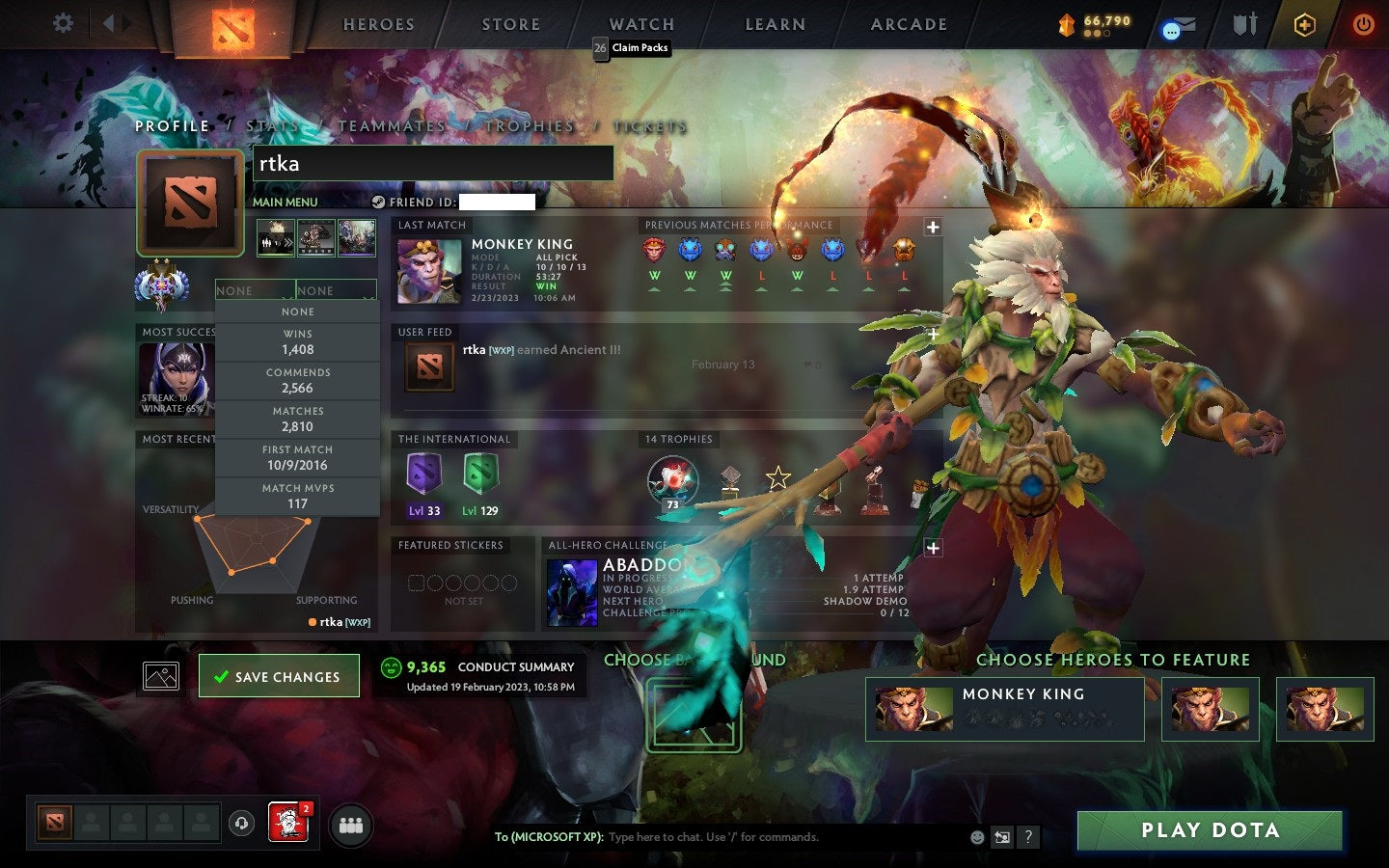
Task: Choose NONE in the open stat selector
Action: point(296,312)
